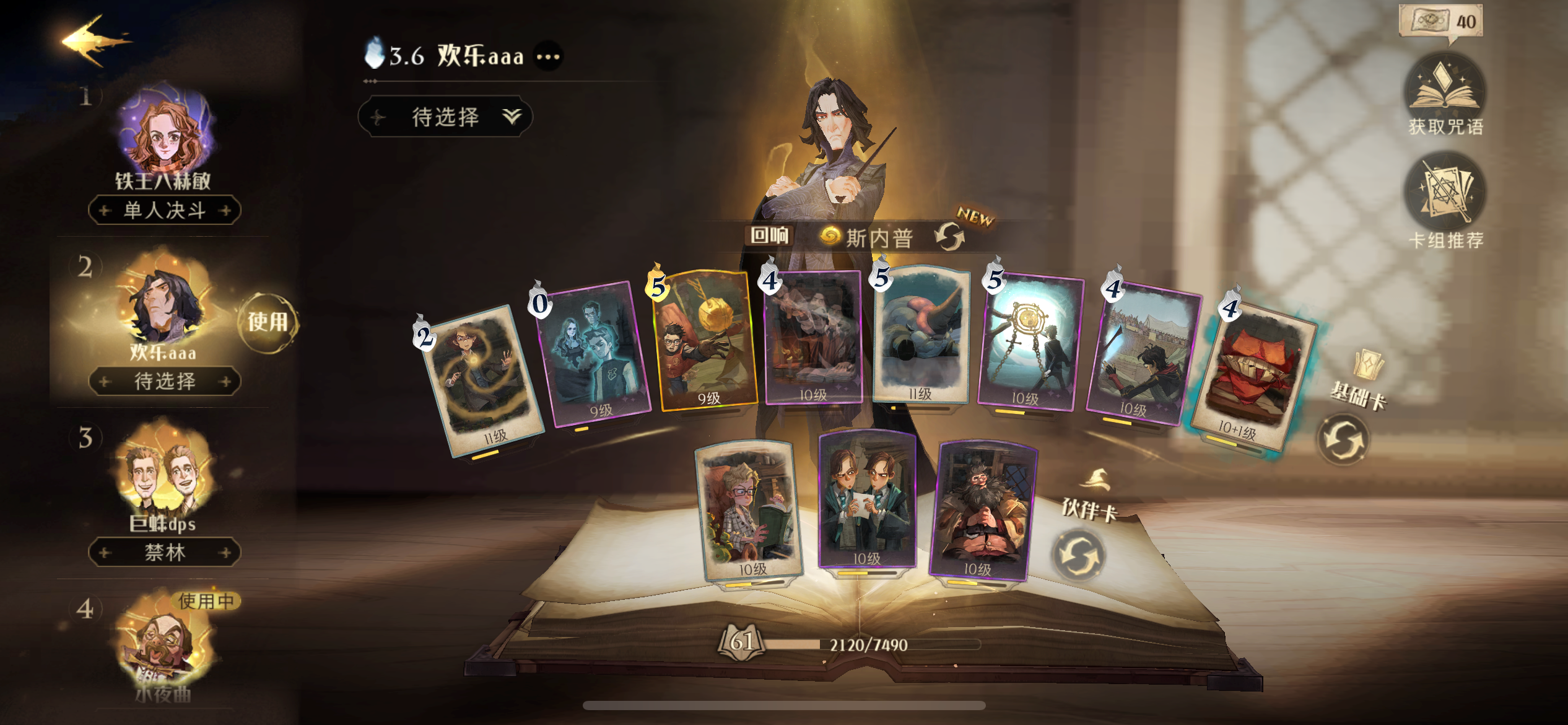Select the Hagrid companion card

click(982, 510)
